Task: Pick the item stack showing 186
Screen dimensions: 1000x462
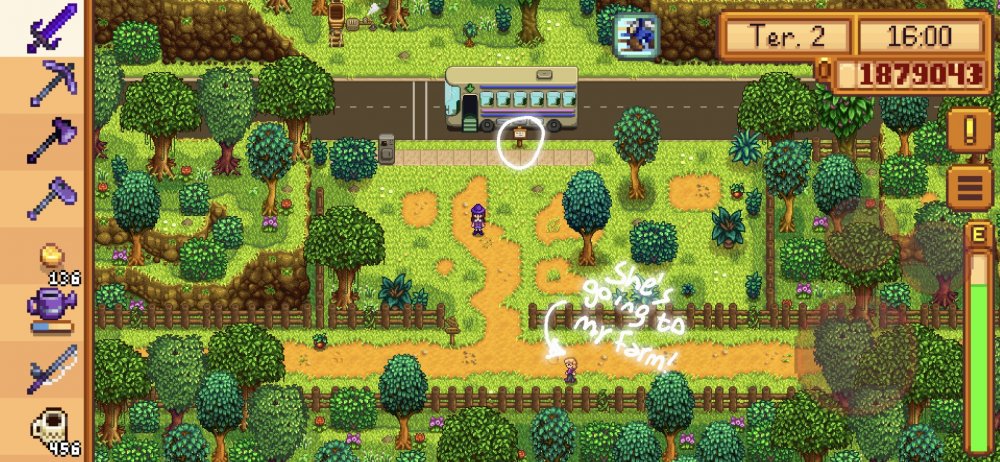Action: tap(46, 259)
